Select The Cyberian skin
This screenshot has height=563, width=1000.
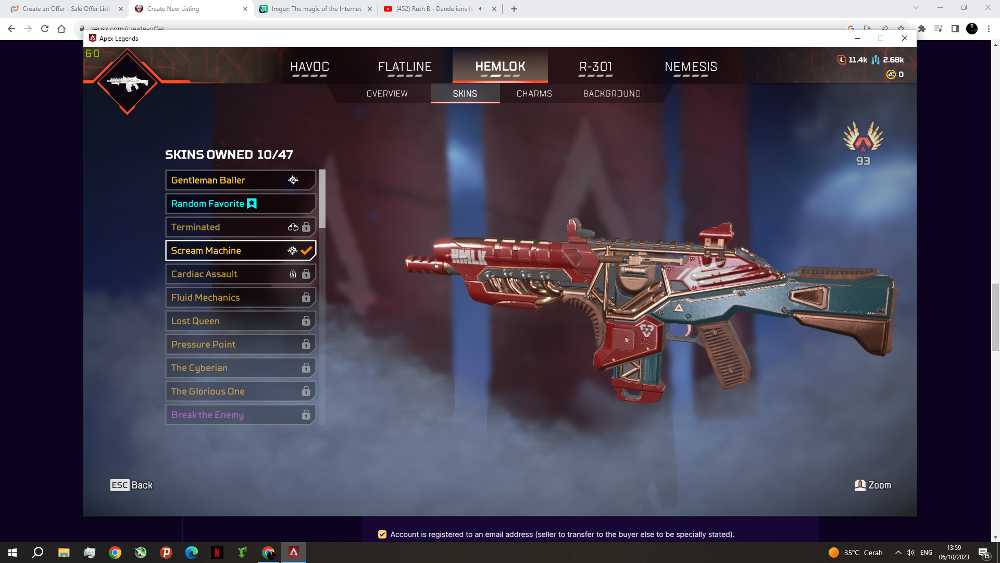[x=240, y=368]
